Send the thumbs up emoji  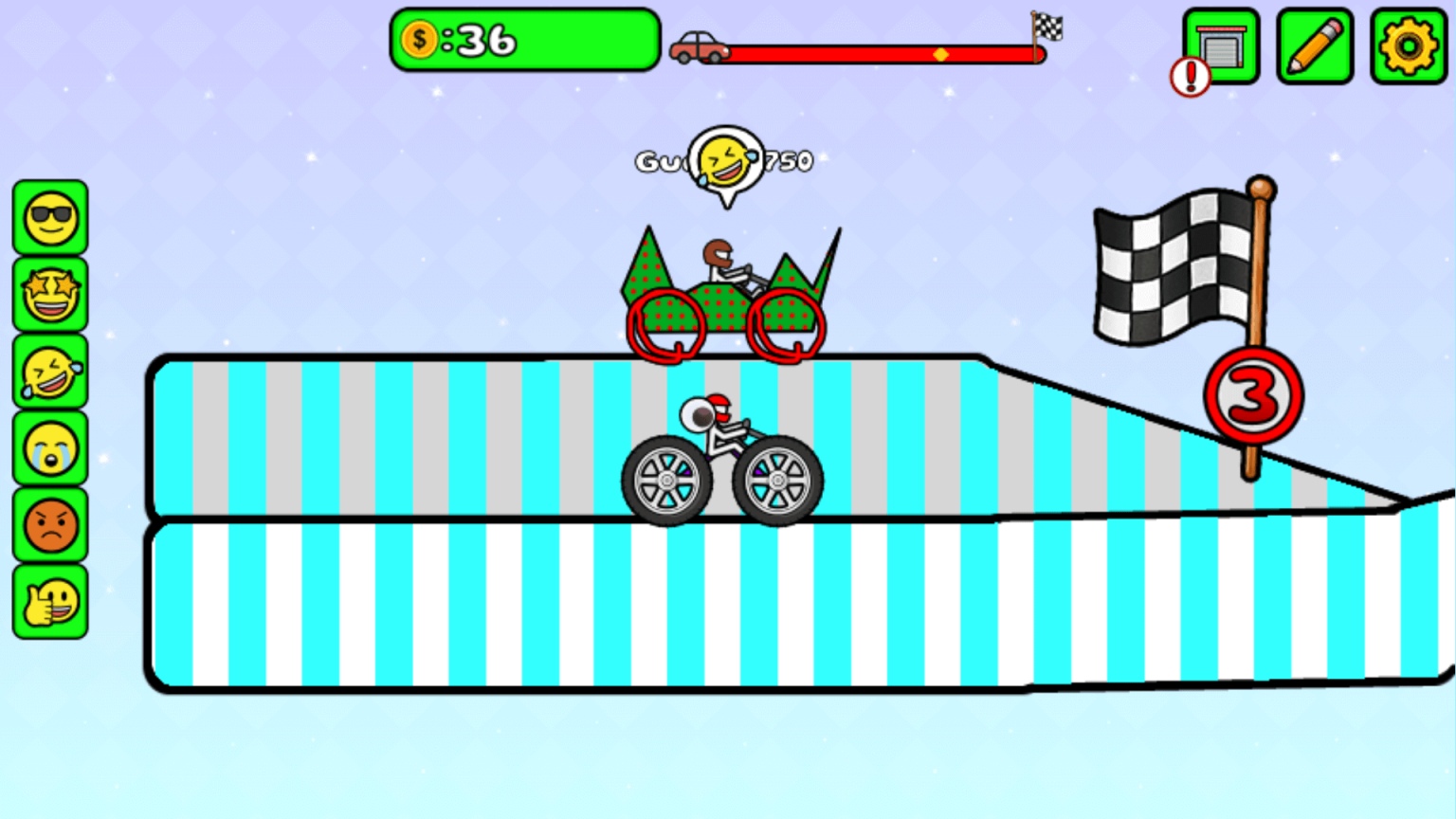[x=50, y=603]
